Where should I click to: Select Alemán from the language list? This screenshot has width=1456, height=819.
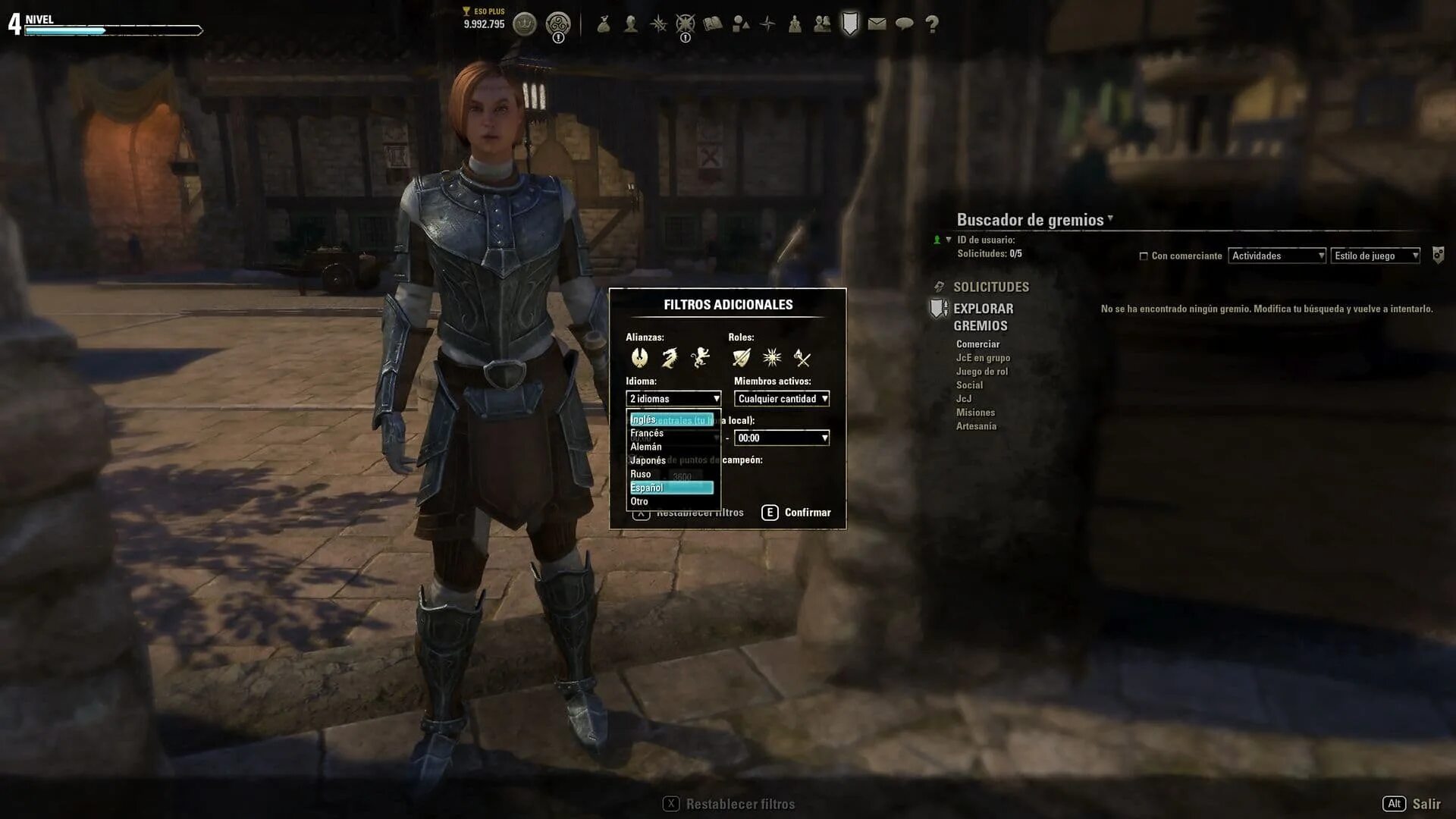point(646,447)
